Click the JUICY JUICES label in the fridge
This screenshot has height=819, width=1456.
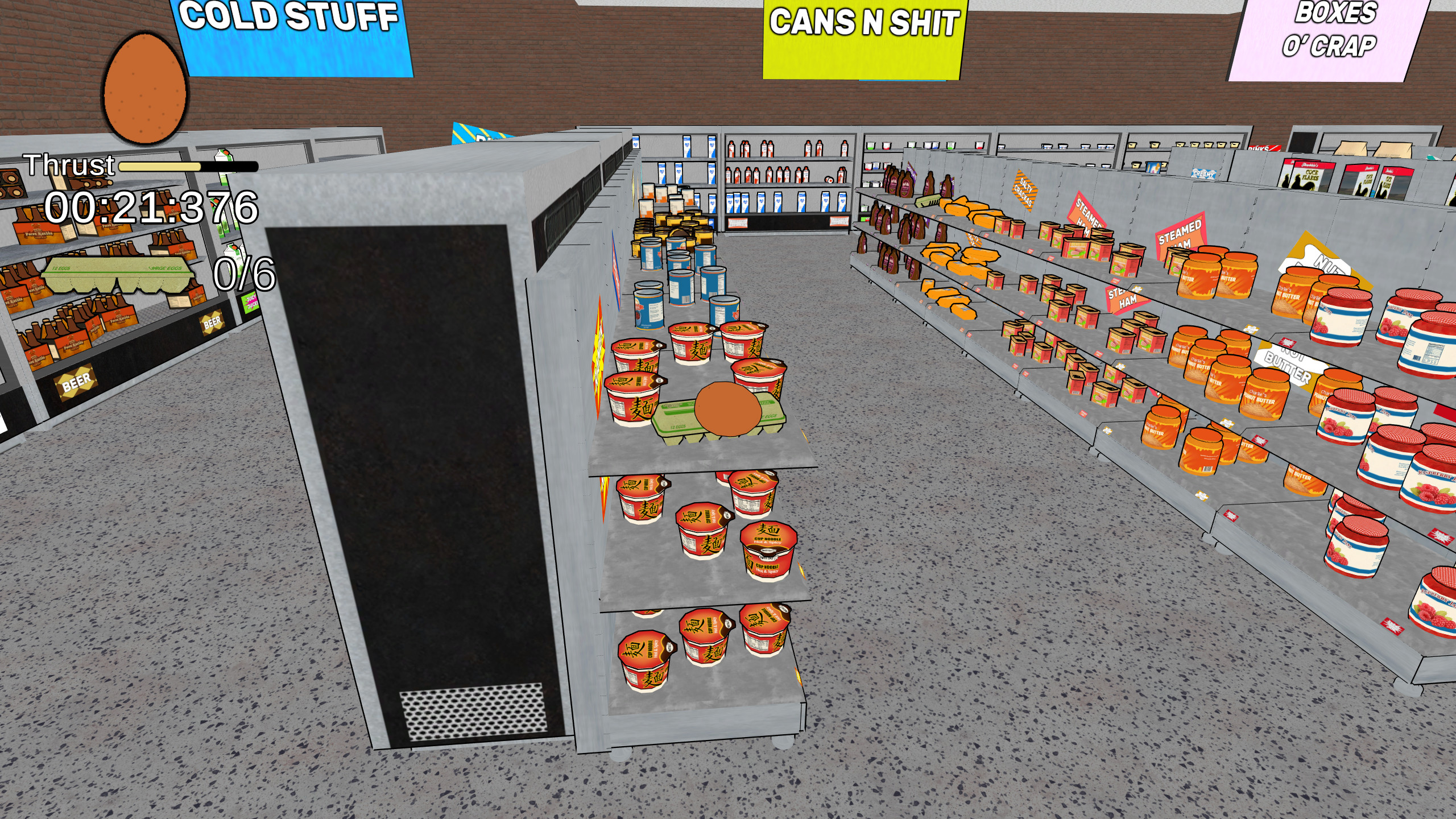coord(251,303)
